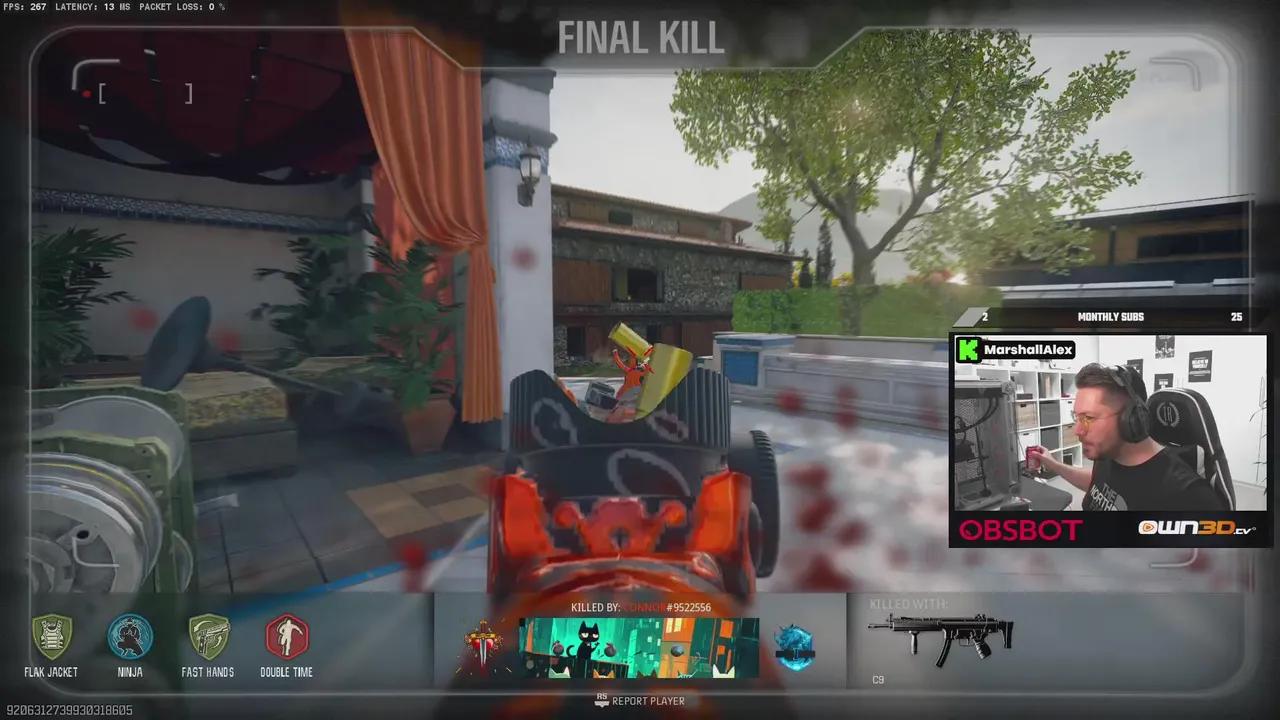The width and height of the screenshot is (1280, 720).
Task: Click the killer name CONNOR#9522556
Action: 670,607
